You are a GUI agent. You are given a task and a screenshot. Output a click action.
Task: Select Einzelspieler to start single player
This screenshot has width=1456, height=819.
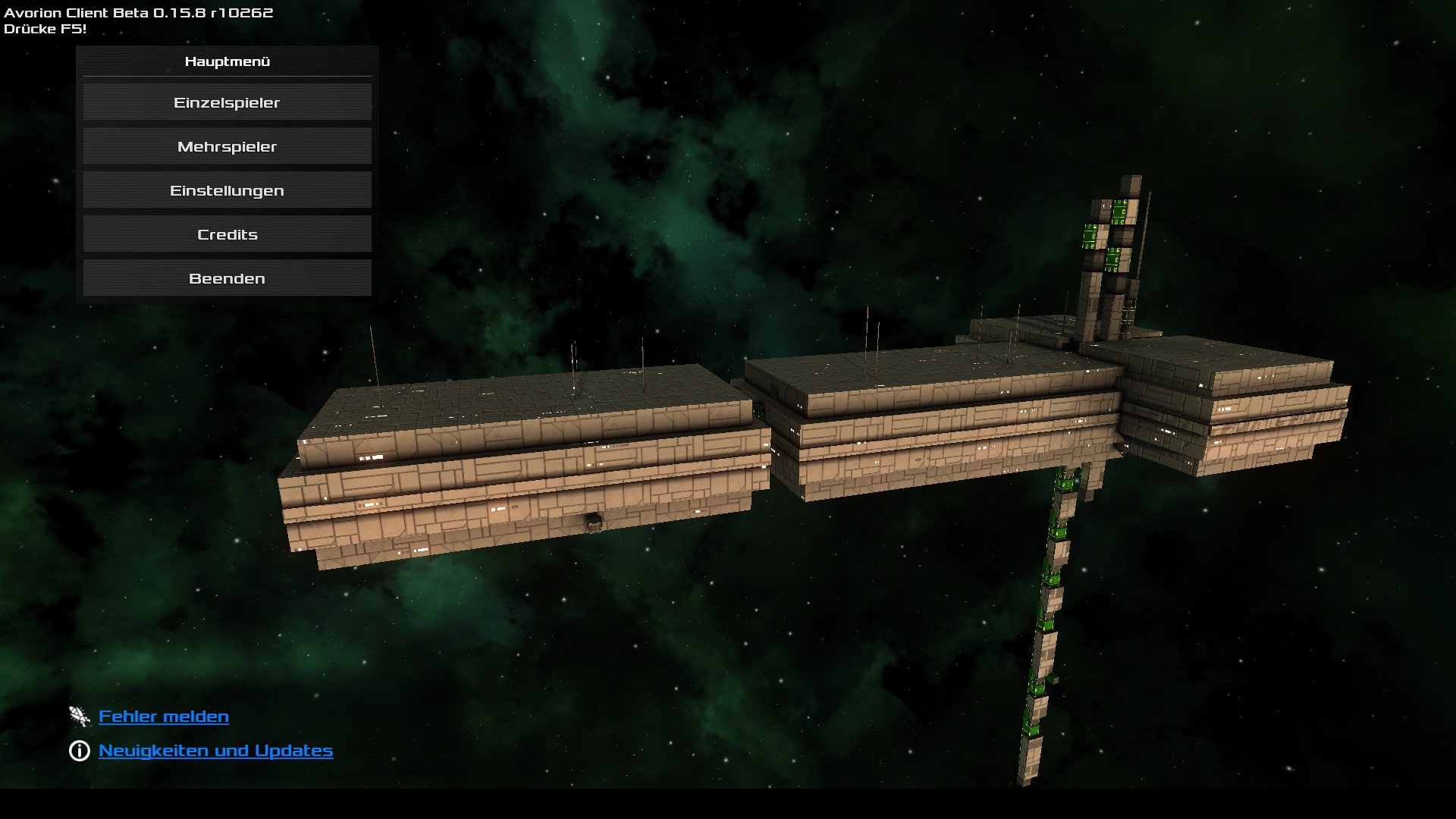227,102
